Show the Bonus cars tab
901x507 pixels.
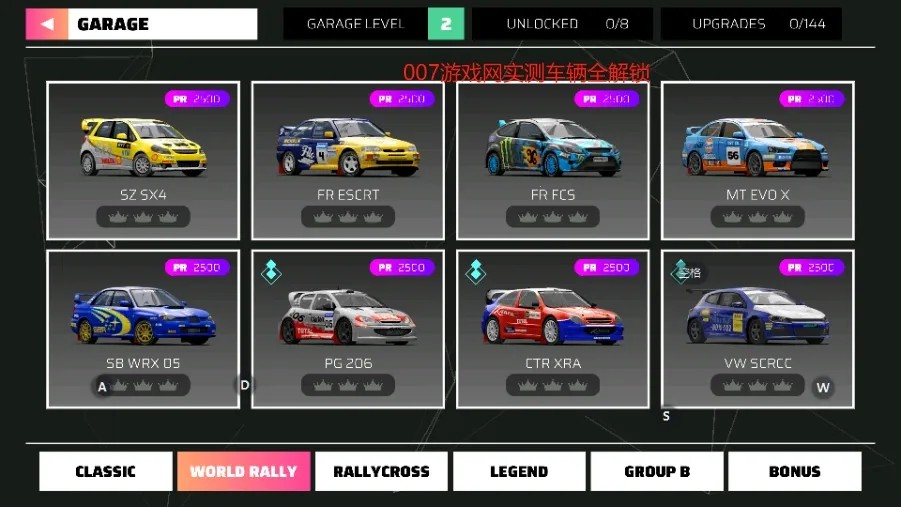[794, 472]
